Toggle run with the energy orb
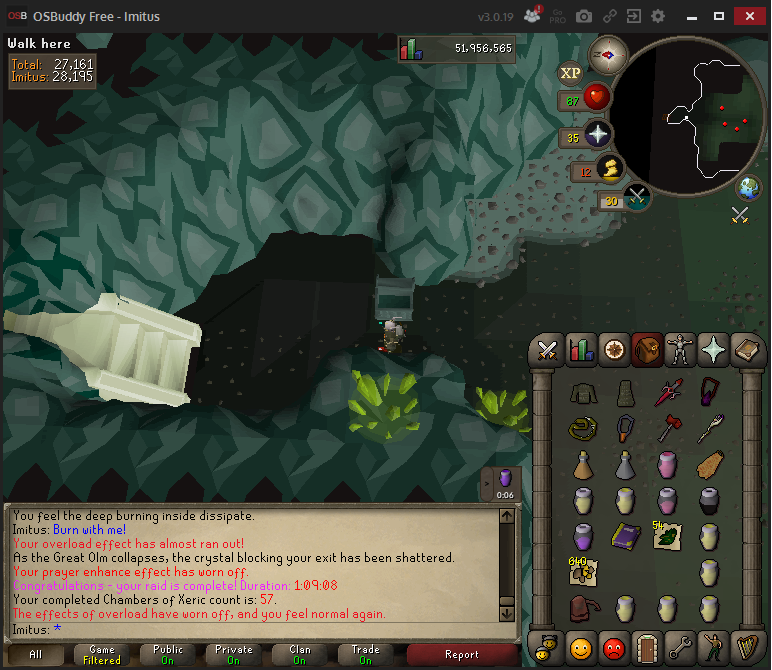 (609, 169)
